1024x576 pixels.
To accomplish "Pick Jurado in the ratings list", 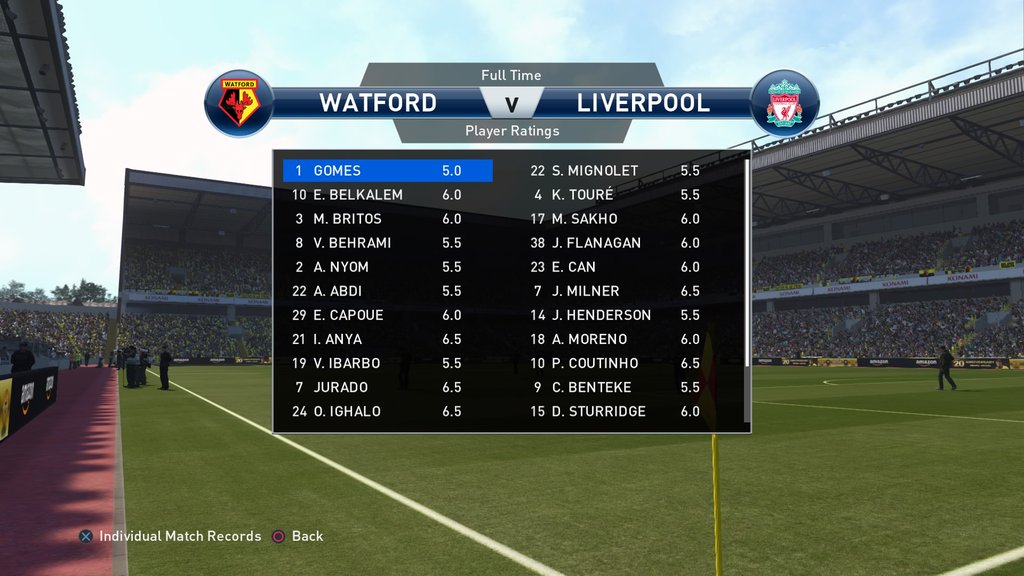I will tap(387, 387).
